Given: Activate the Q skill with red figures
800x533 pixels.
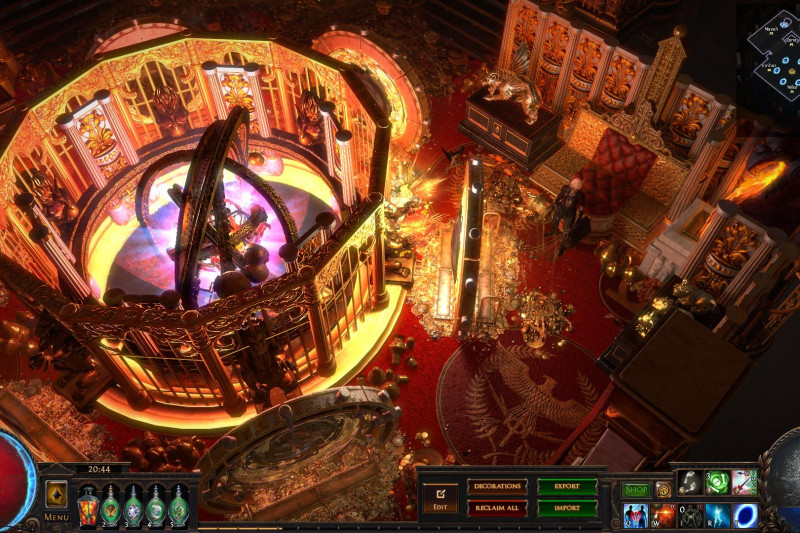Looking at the screenshot, I should pos(636,515).
